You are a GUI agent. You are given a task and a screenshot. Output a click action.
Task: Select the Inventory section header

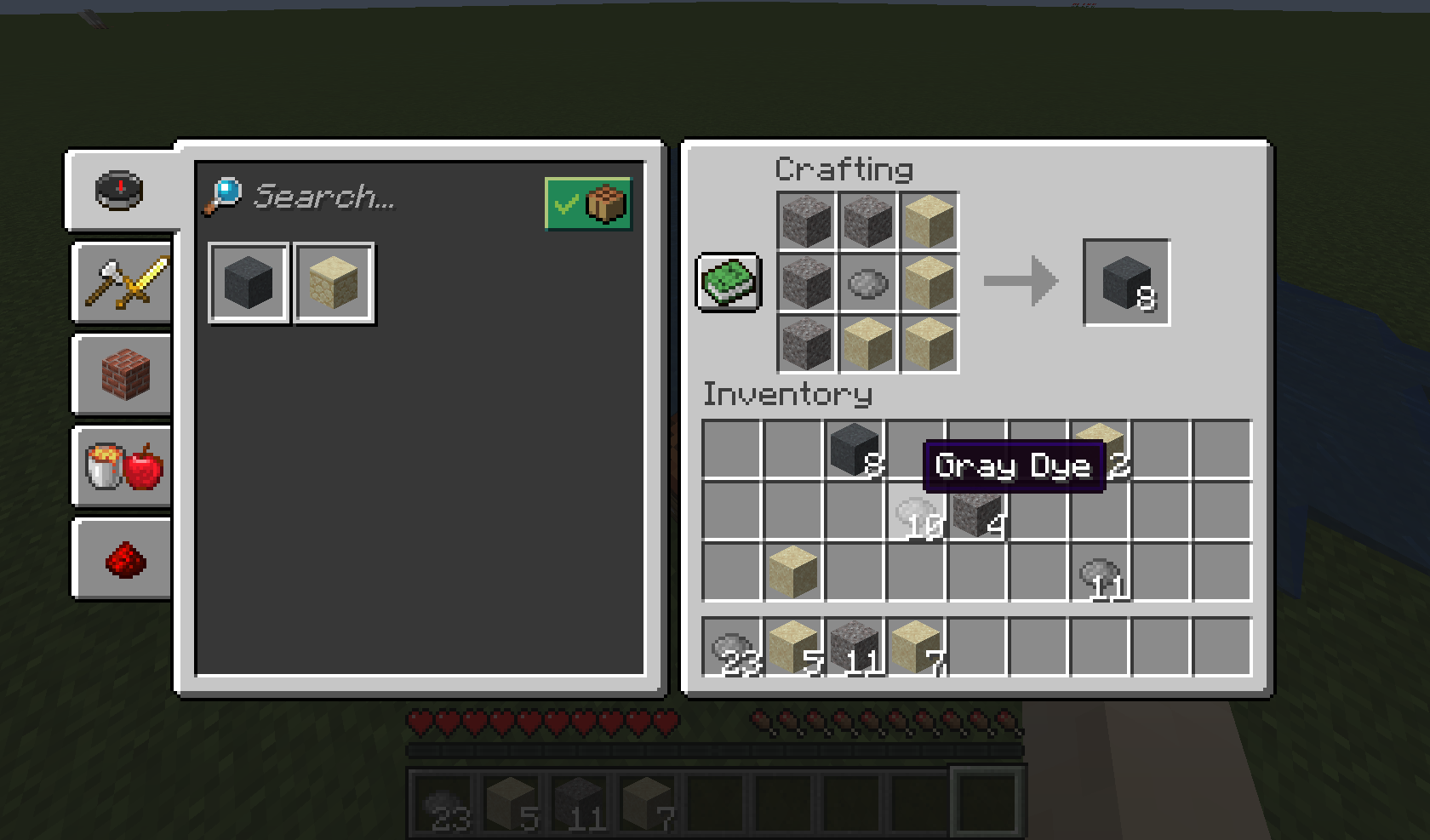[x=787, y=394]
